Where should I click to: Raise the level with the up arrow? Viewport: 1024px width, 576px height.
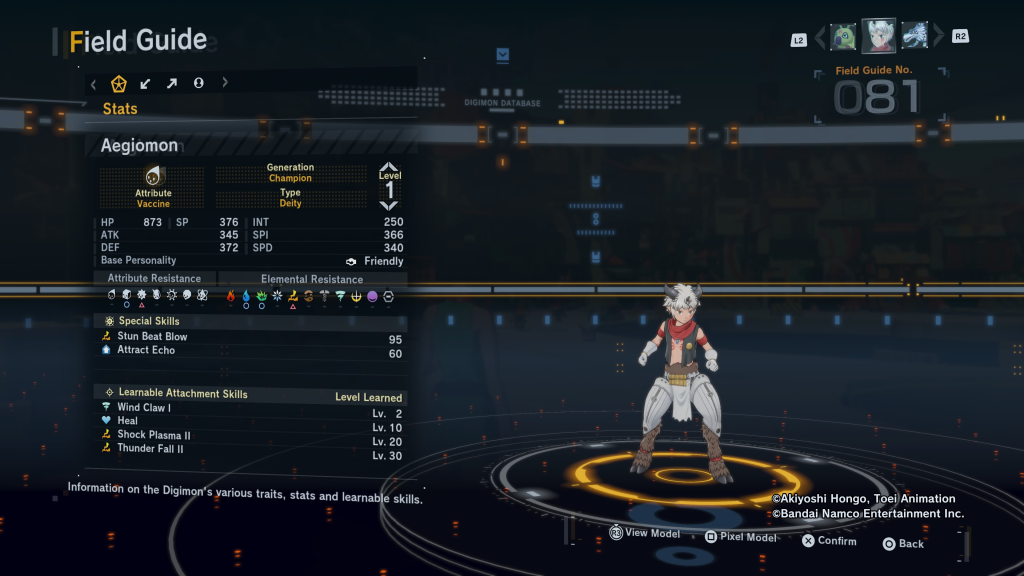point(389,168)
